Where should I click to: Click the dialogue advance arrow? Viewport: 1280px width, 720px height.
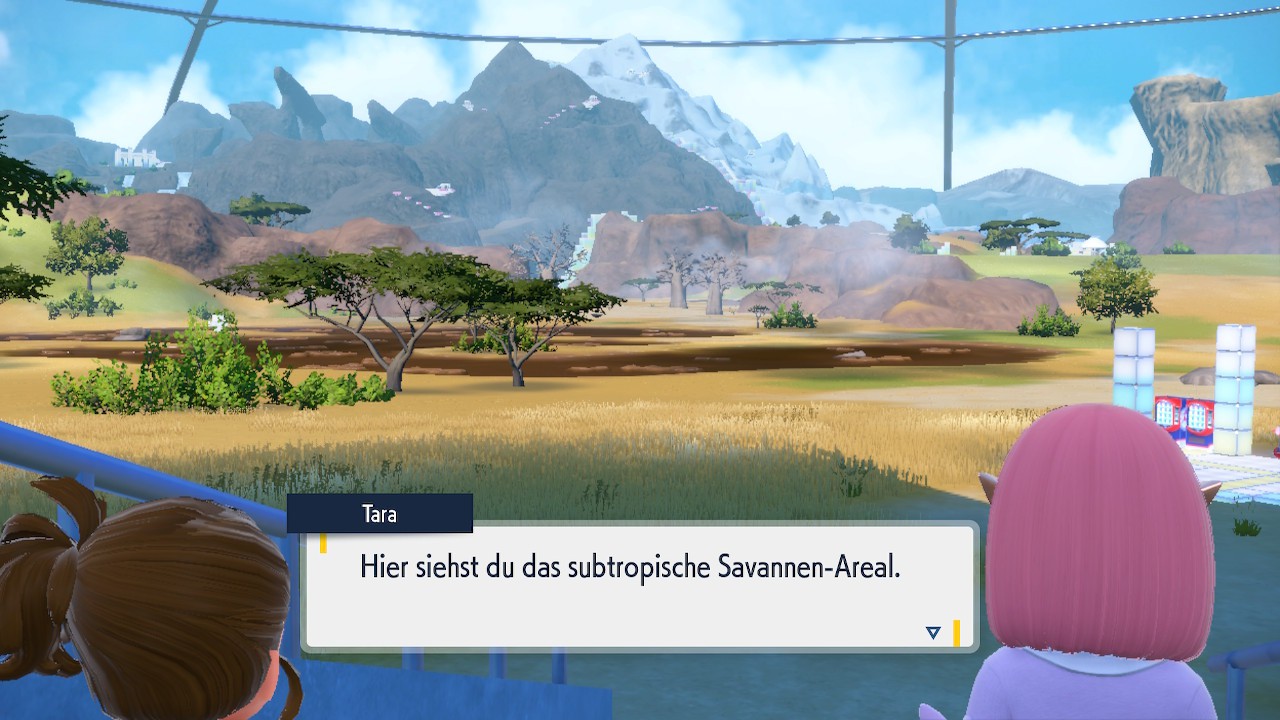(x=932, y=631)
